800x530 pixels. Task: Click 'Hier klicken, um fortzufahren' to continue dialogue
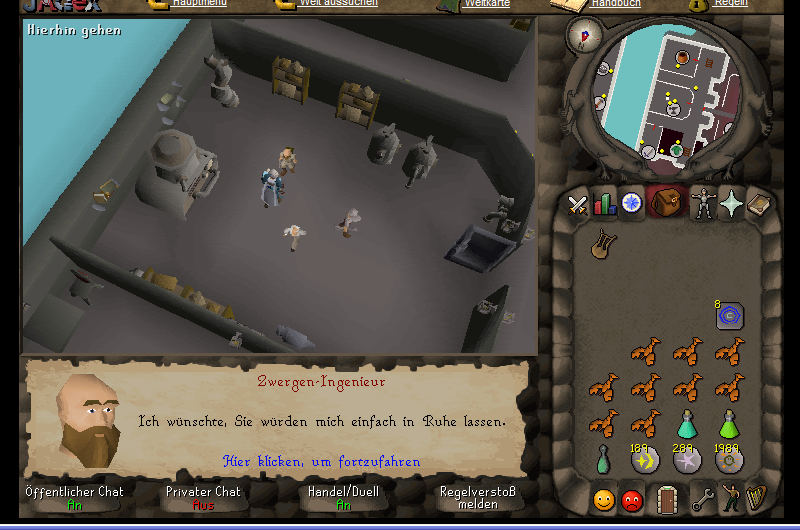(321, 462)
